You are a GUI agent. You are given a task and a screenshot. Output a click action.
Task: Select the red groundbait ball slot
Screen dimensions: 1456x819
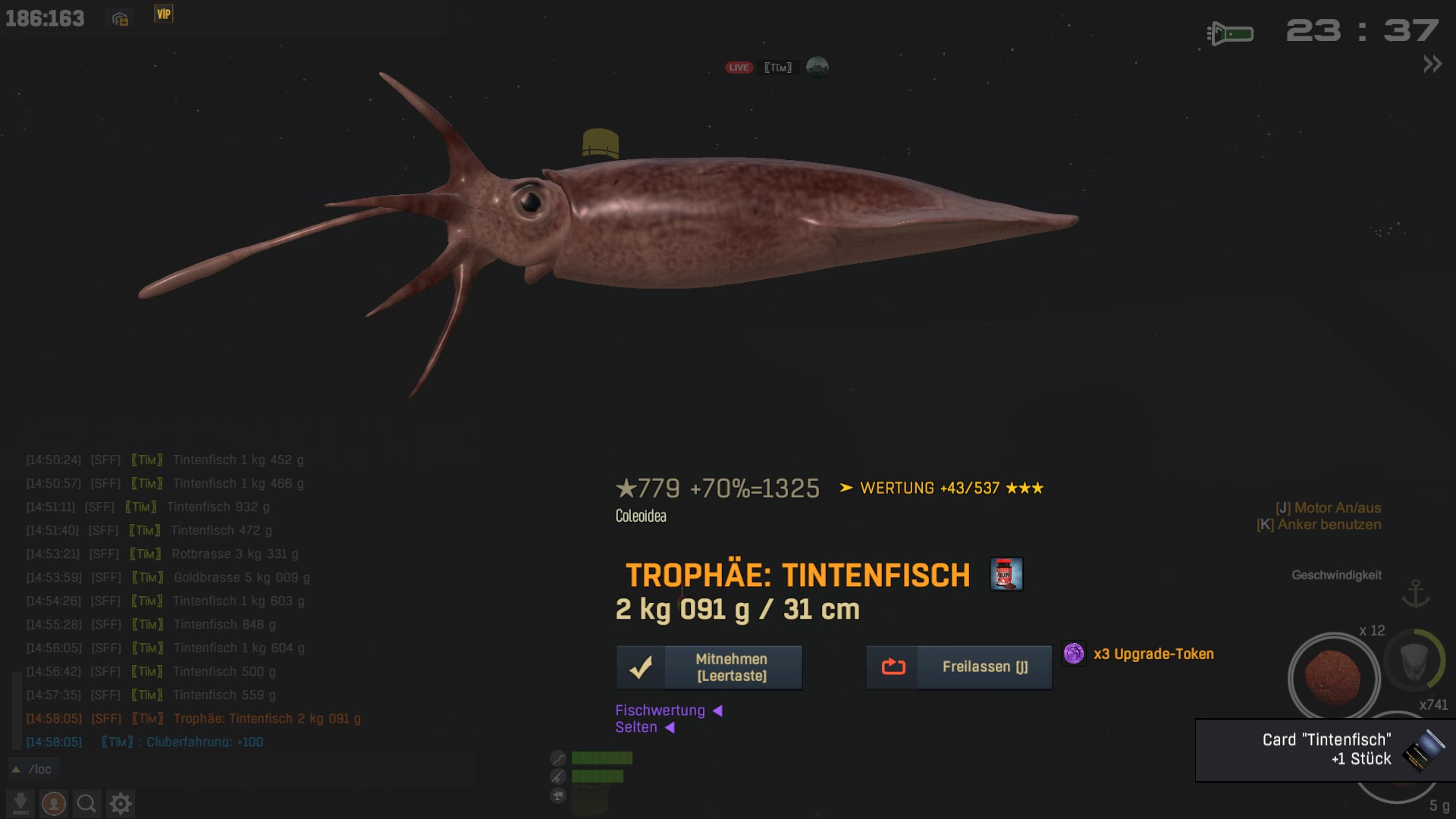pyautogui.click(x=1333, y=677)
